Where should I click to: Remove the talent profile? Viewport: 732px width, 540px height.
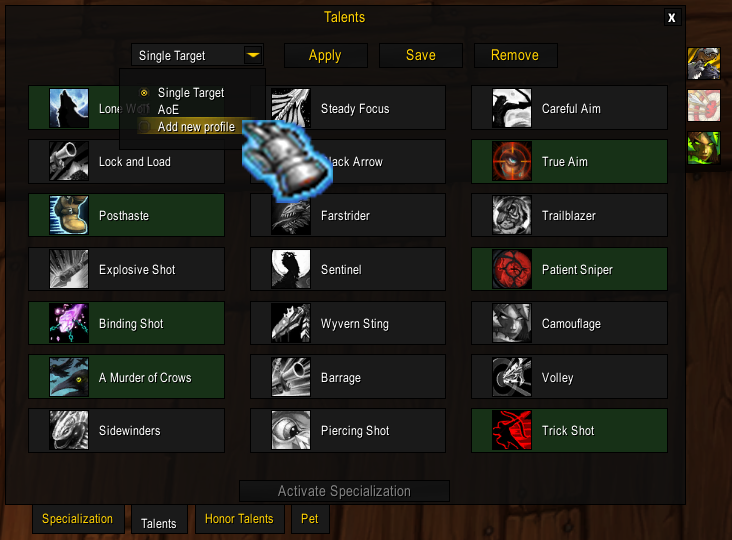515,55
